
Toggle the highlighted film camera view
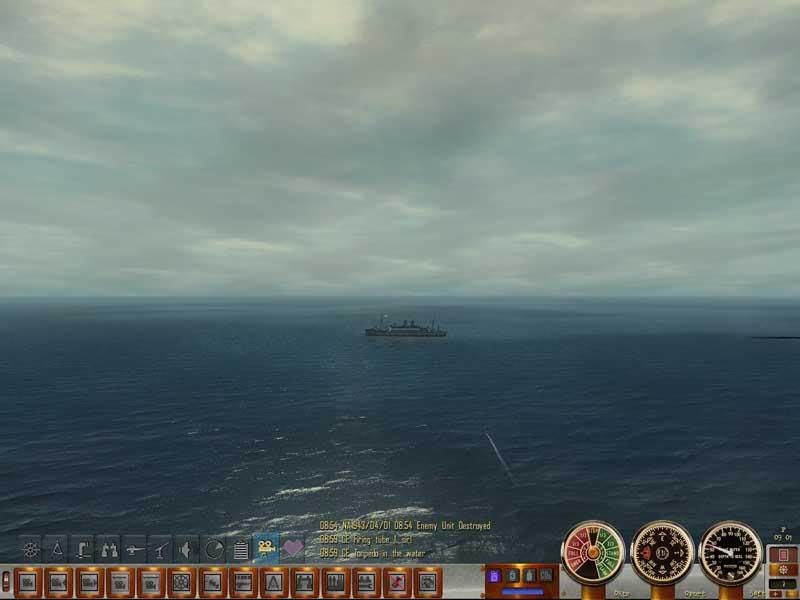266,548
